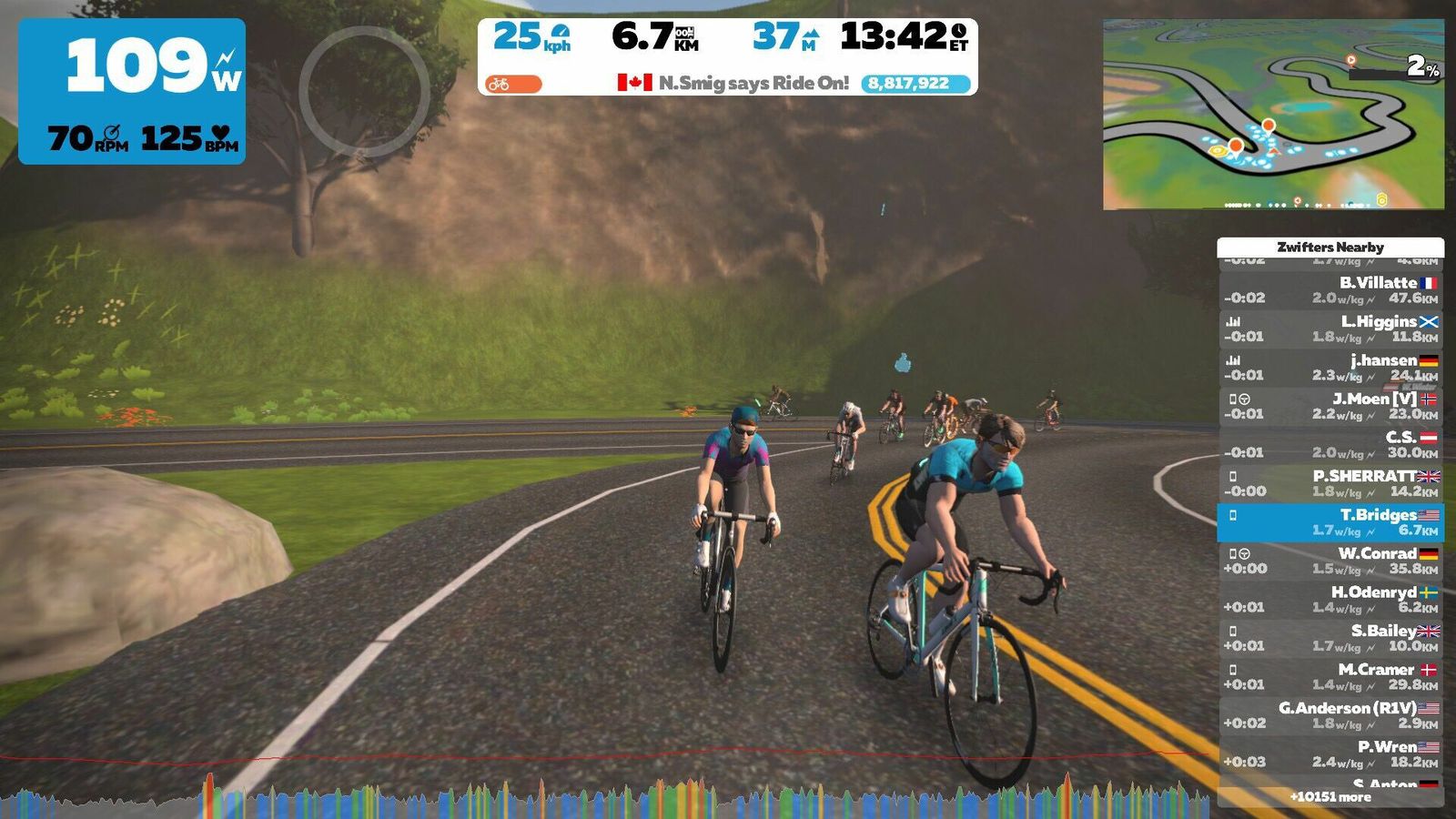
Task: Click the highlighted T.Bridges row
Action: 1330,522
